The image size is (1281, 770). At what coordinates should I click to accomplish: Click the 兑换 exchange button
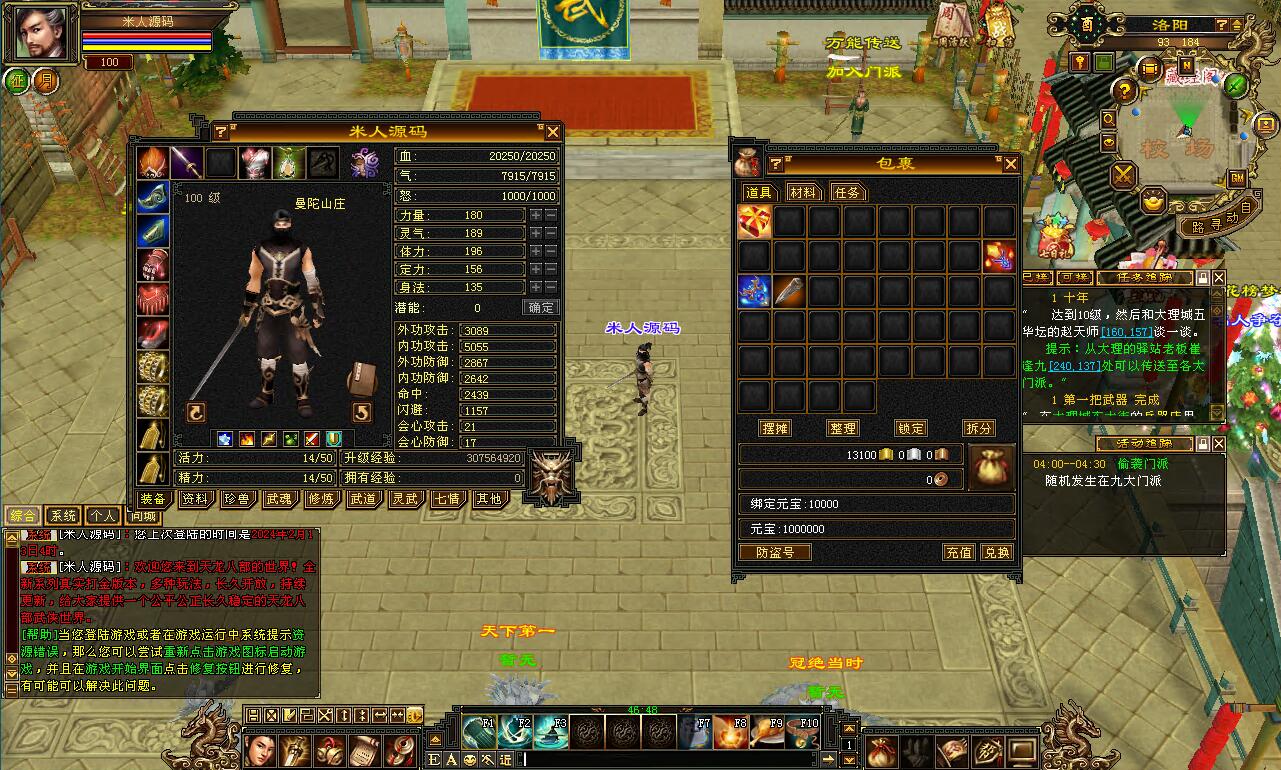pos(996,552)
